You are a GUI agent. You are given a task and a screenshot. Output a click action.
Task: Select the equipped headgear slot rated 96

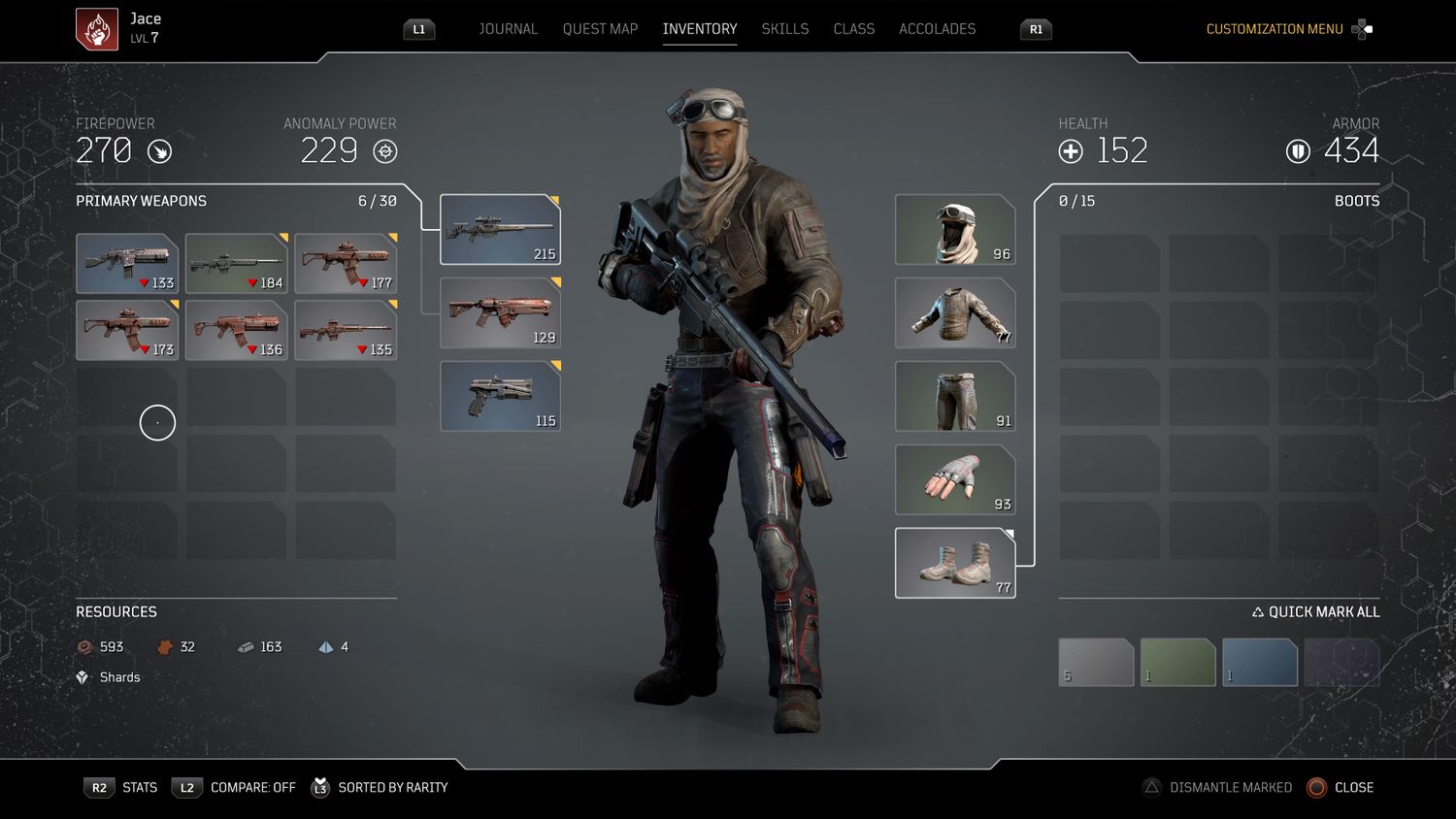coord(955,230)
